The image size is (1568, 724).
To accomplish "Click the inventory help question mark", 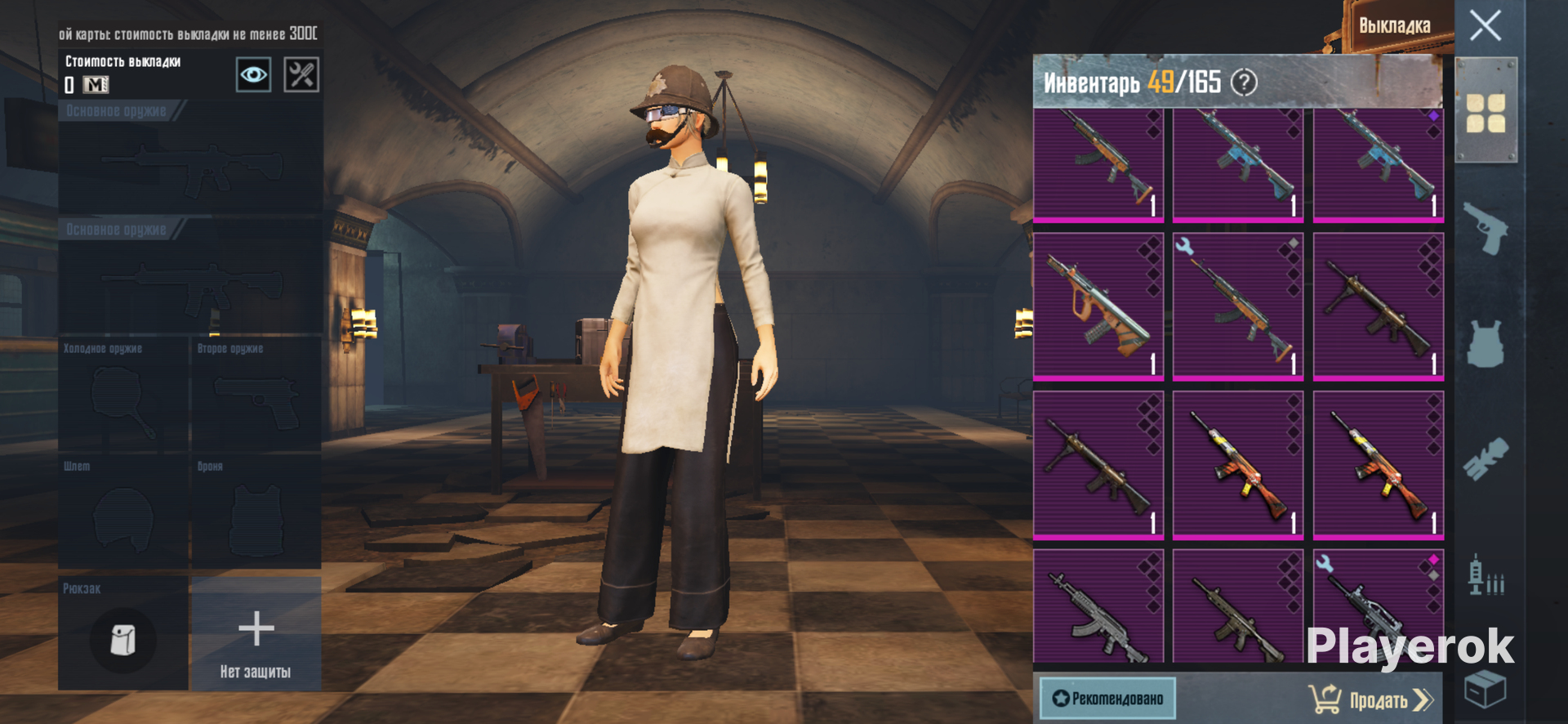I will pos(1244,83).
